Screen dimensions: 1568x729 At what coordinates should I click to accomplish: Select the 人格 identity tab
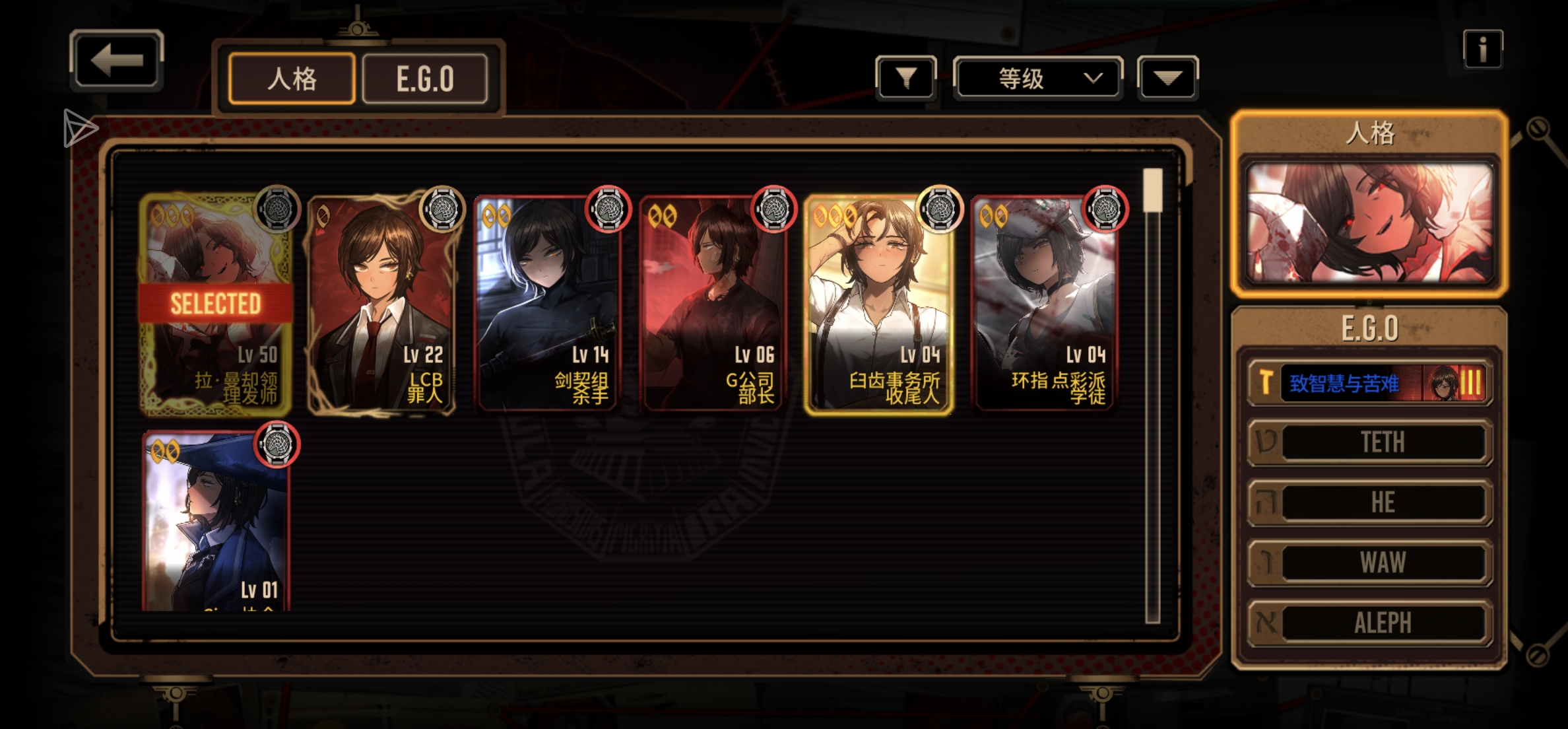pos(292,79)
